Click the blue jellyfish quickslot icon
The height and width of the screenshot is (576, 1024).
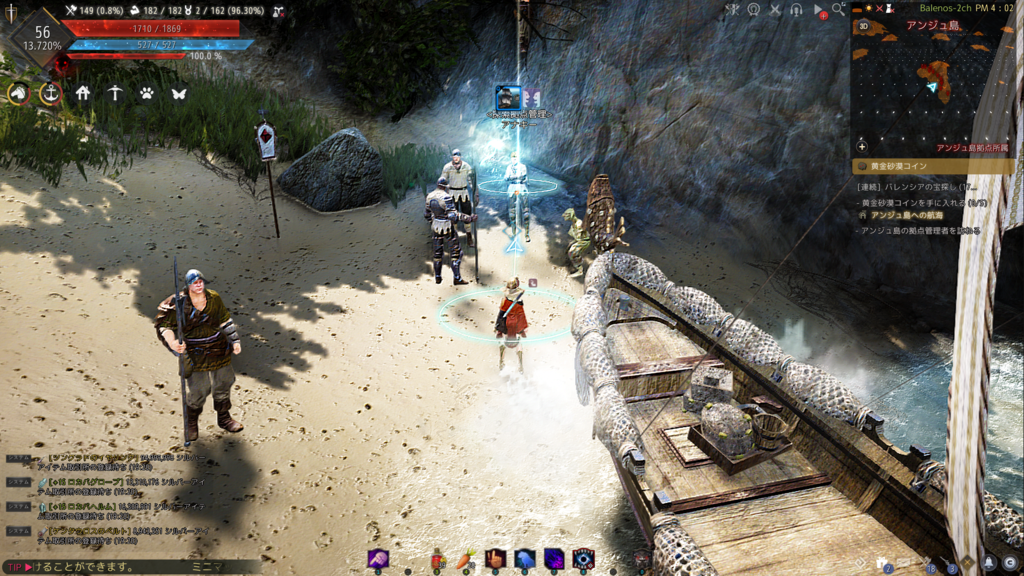[524, 559]
